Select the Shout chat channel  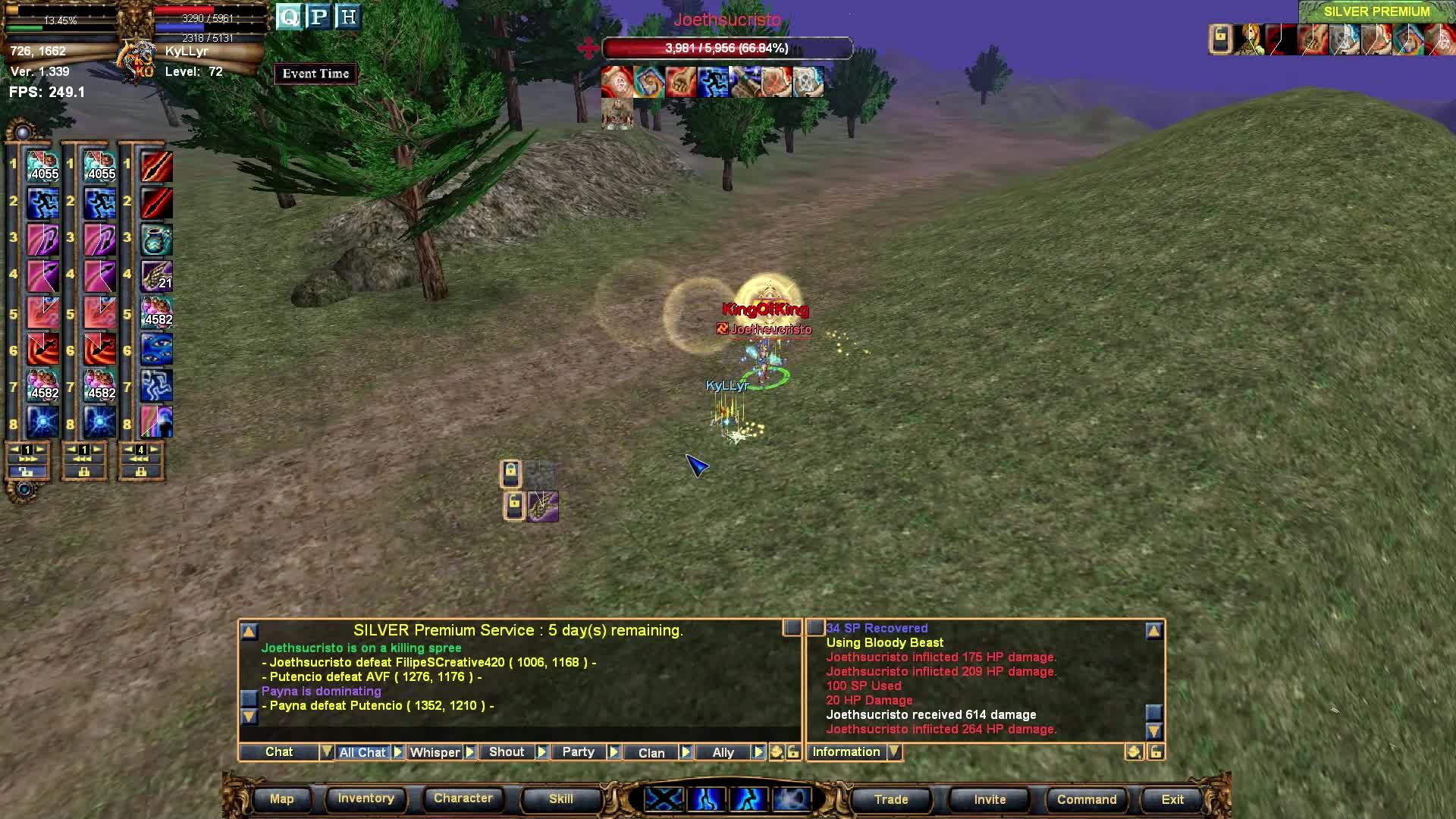(506, 752)
